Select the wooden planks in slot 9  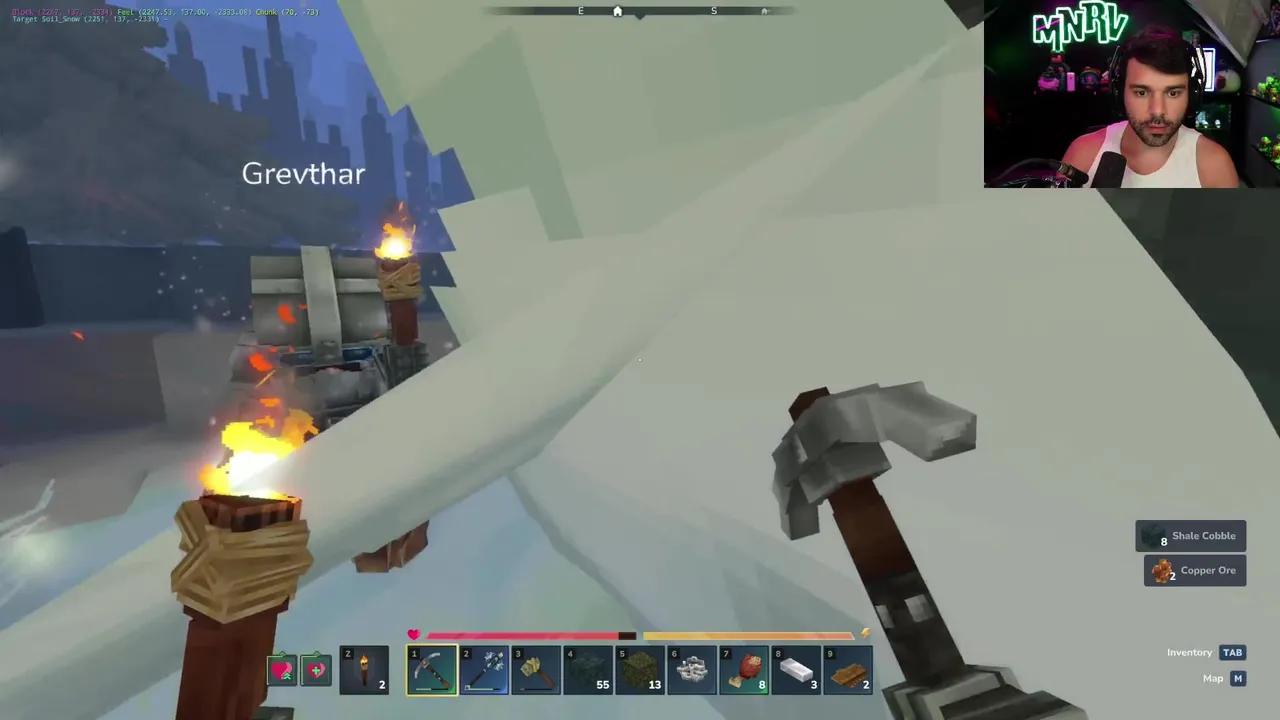coord(849,668)
